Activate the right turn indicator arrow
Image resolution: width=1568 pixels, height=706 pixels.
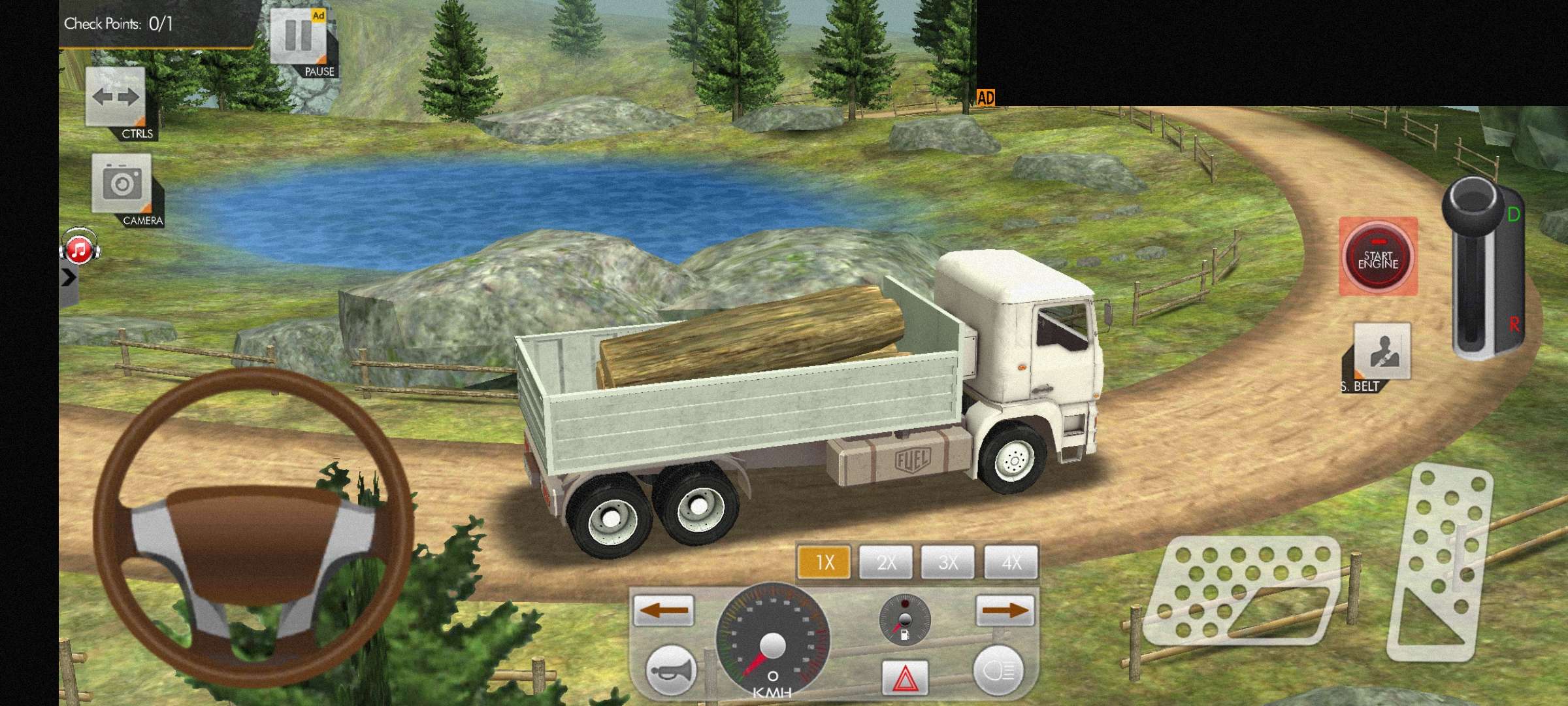point(1005,611)
